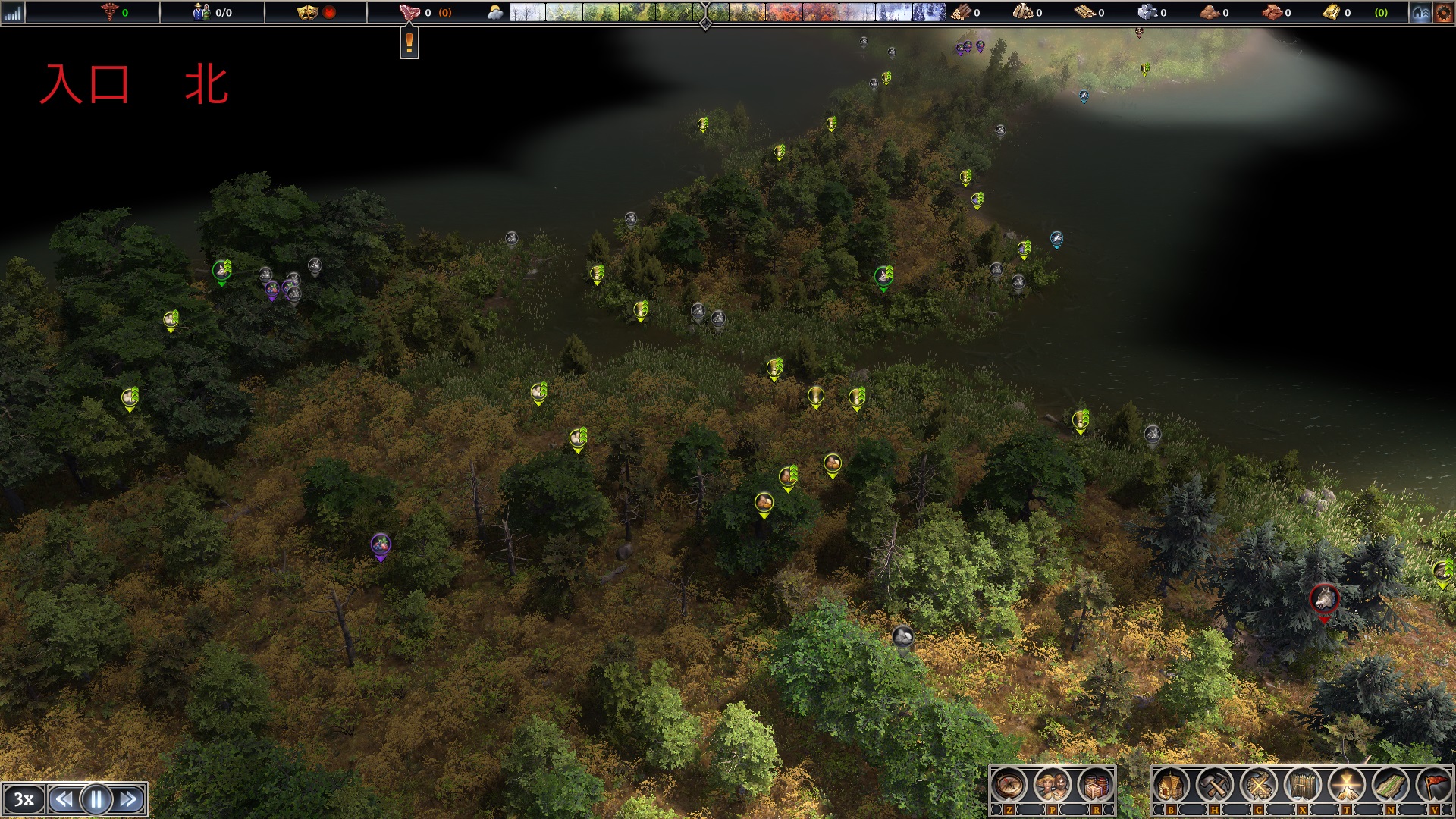
Task: Open the villagers population panel
Action: coord(1052,786)
